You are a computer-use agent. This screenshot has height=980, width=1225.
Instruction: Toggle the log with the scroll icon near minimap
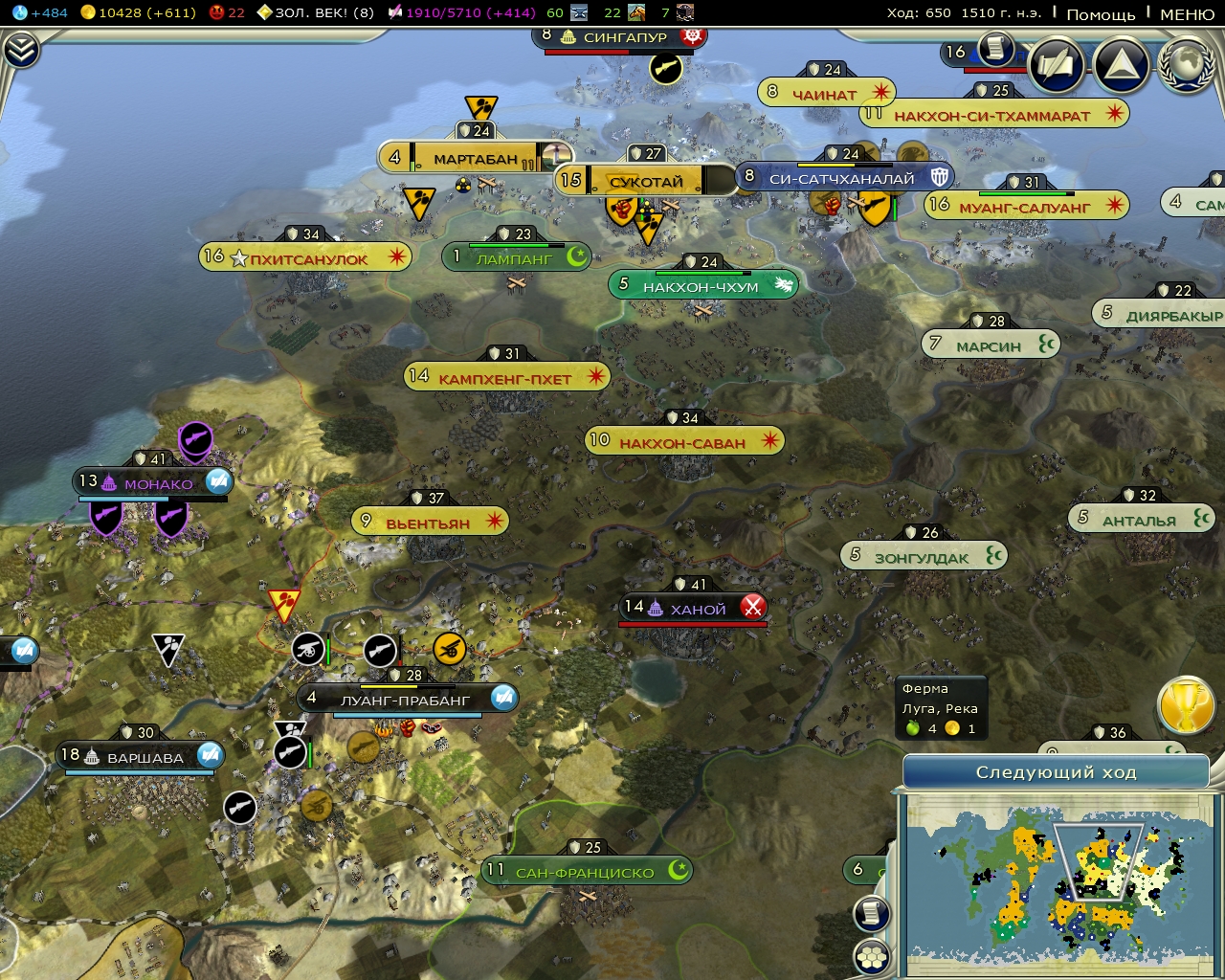871,911
